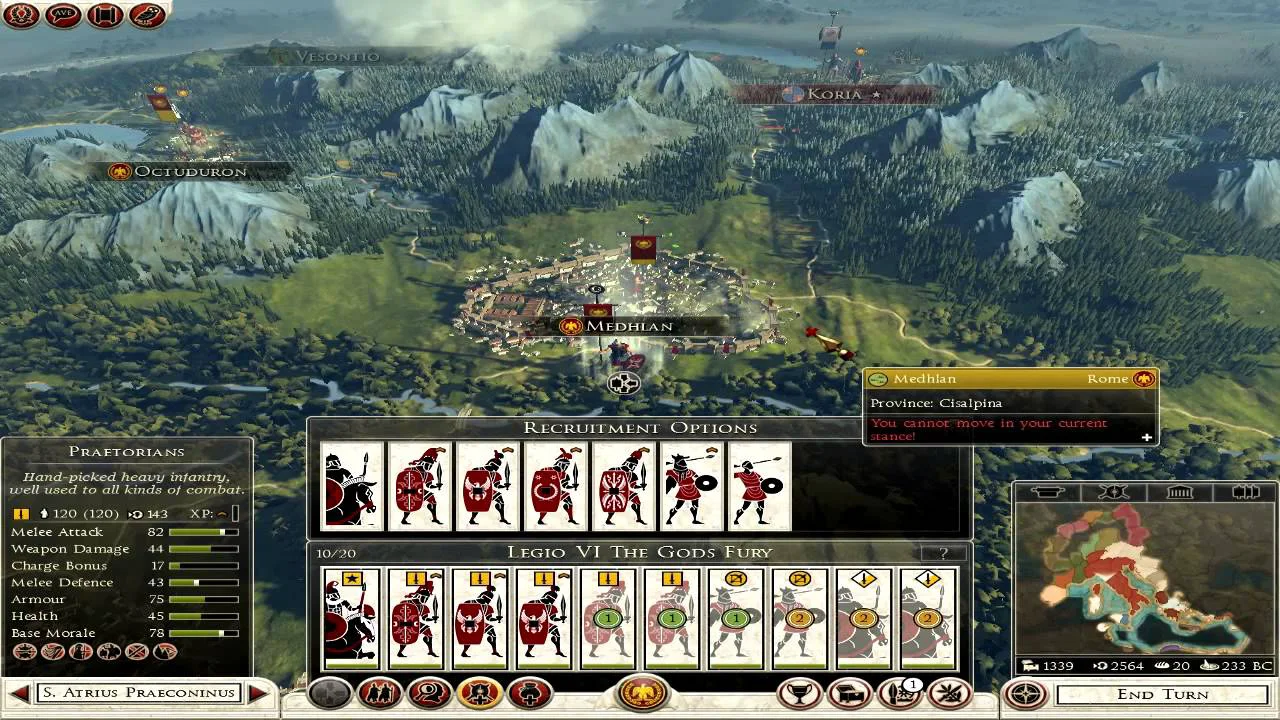Image resolution: width=1280 pixels, height=720 pixels.
Task: Open the scroll icon menu
Action: (105, 15)
